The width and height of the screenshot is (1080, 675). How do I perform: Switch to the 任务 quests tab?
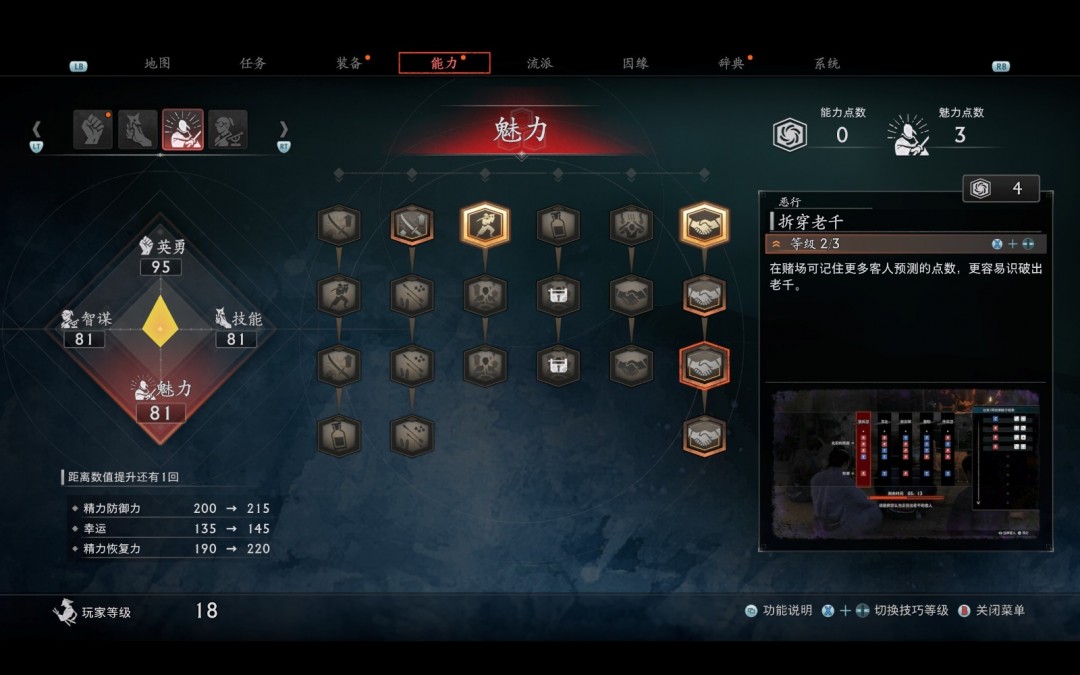253,63
